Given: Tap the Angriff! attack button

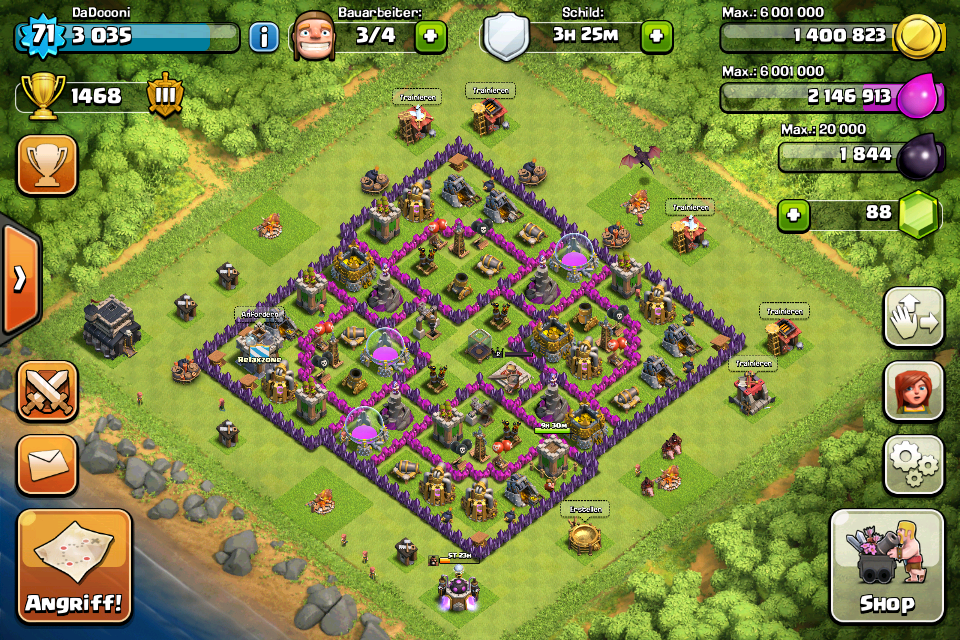Looking at the screenshot, I should (74, 566).
